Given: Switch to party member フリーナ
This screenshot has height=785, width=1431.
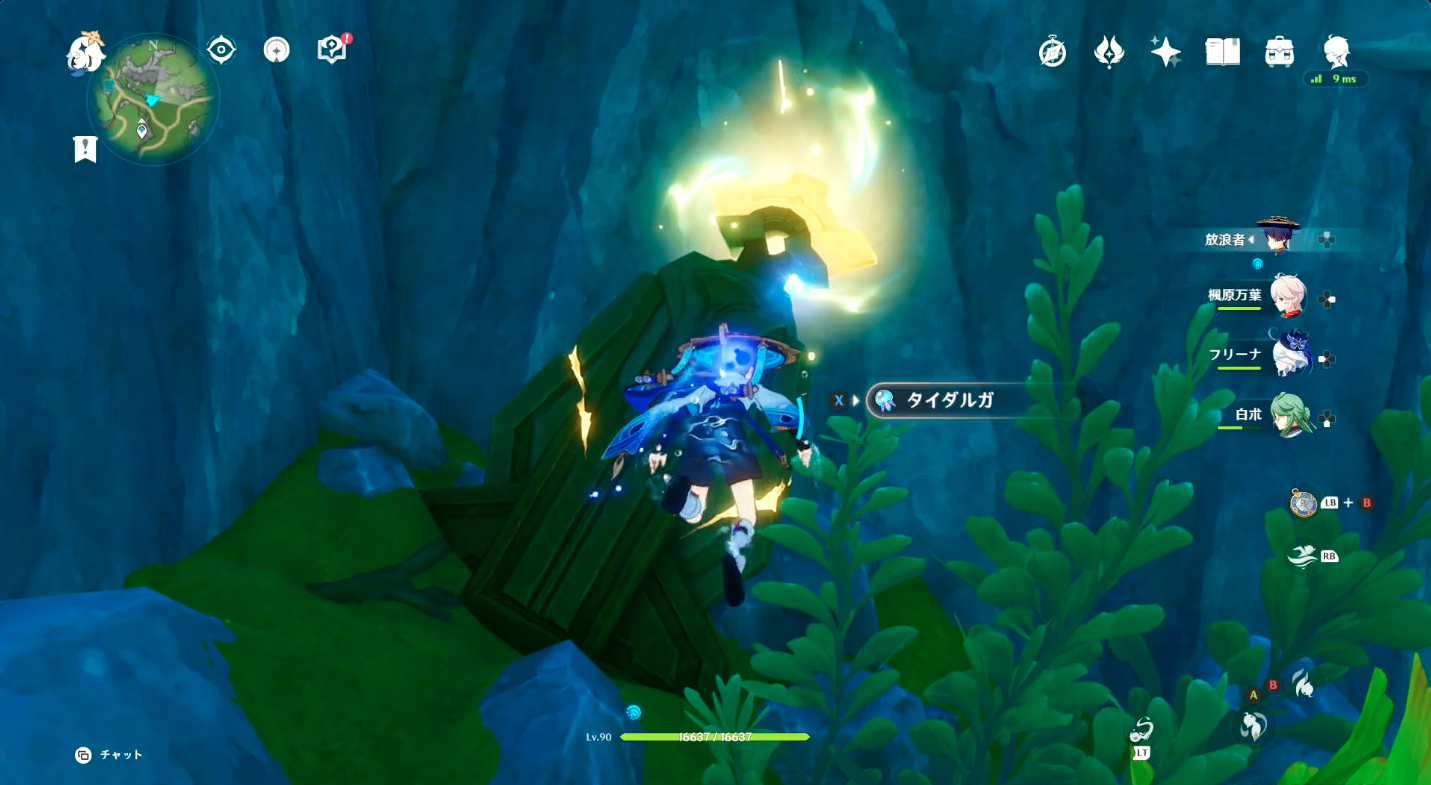Looking at the screenshot, I should coord(1288,356).
